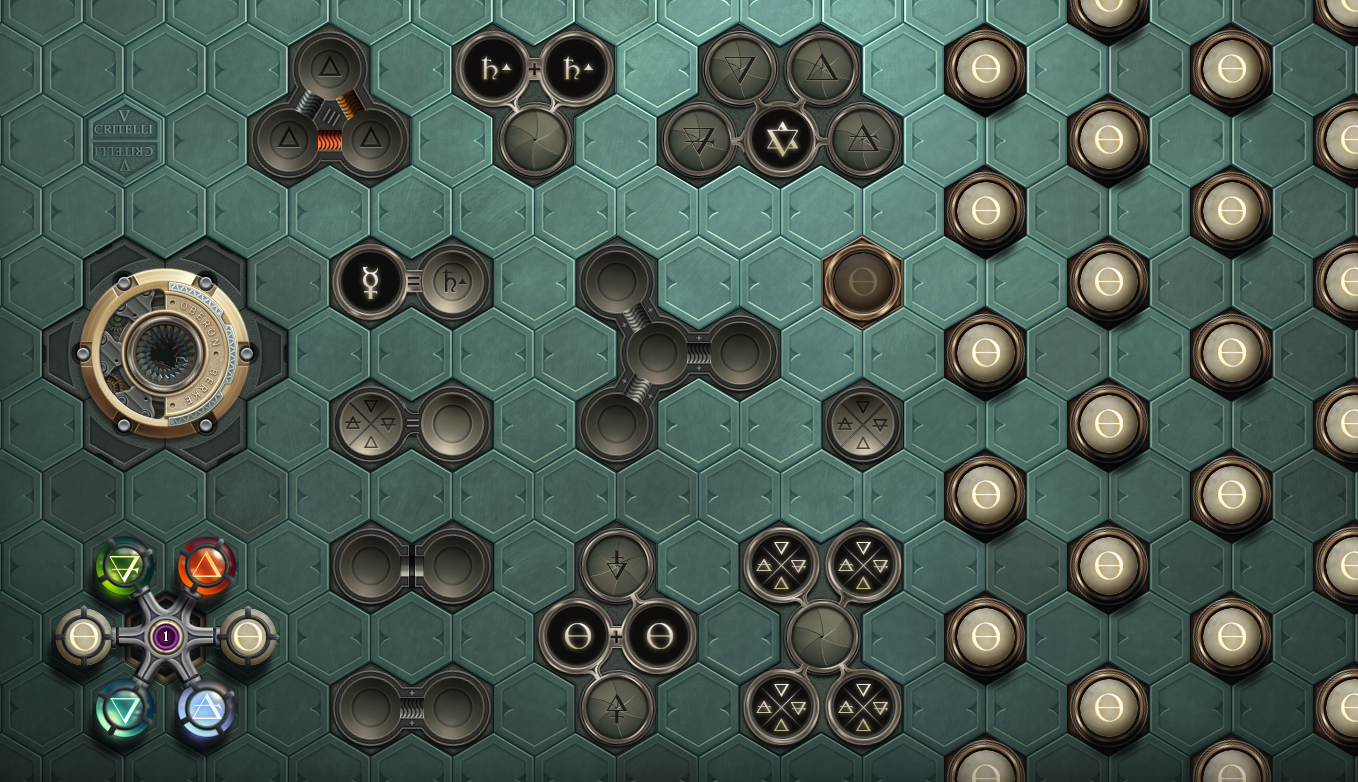Click the red bond in the triplex glyph
Viewport: 1358px width, 782px height.
click(x=330, y=141)
